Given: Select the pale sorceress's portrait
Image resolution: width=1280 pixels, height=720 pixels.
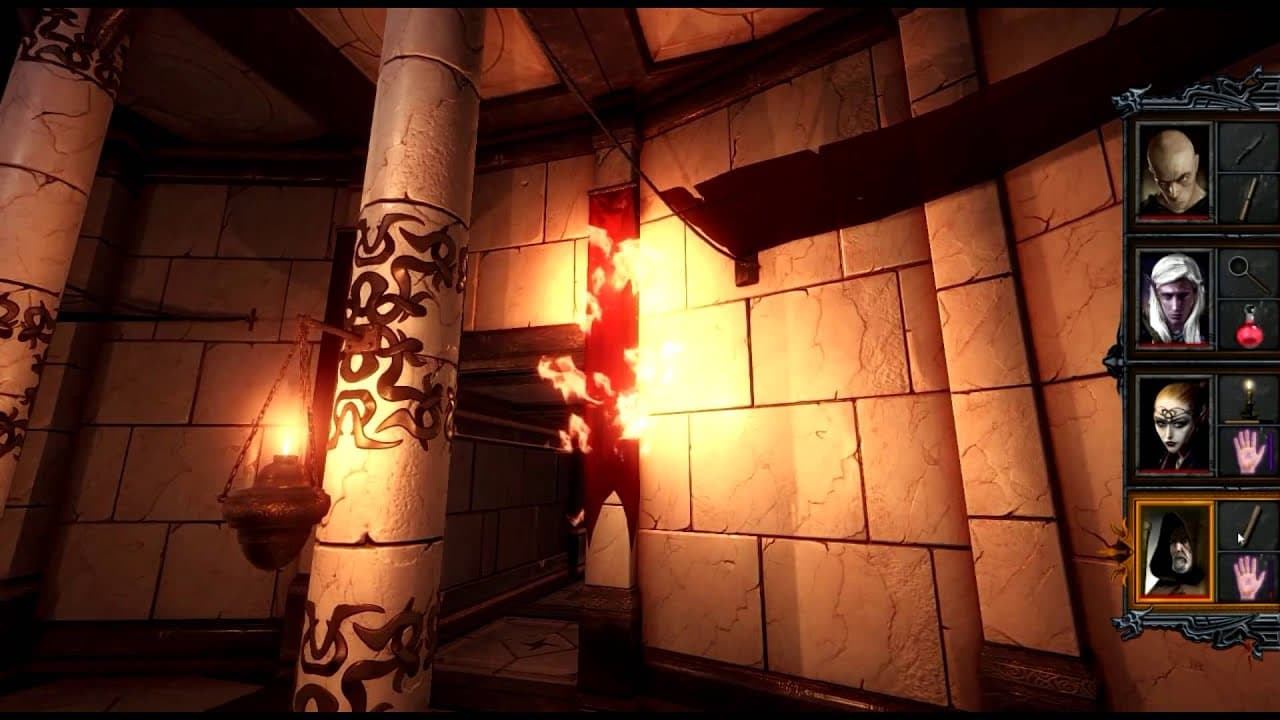Looking at the screenshot, I should pyautogui.click(x=1175, y=425).
